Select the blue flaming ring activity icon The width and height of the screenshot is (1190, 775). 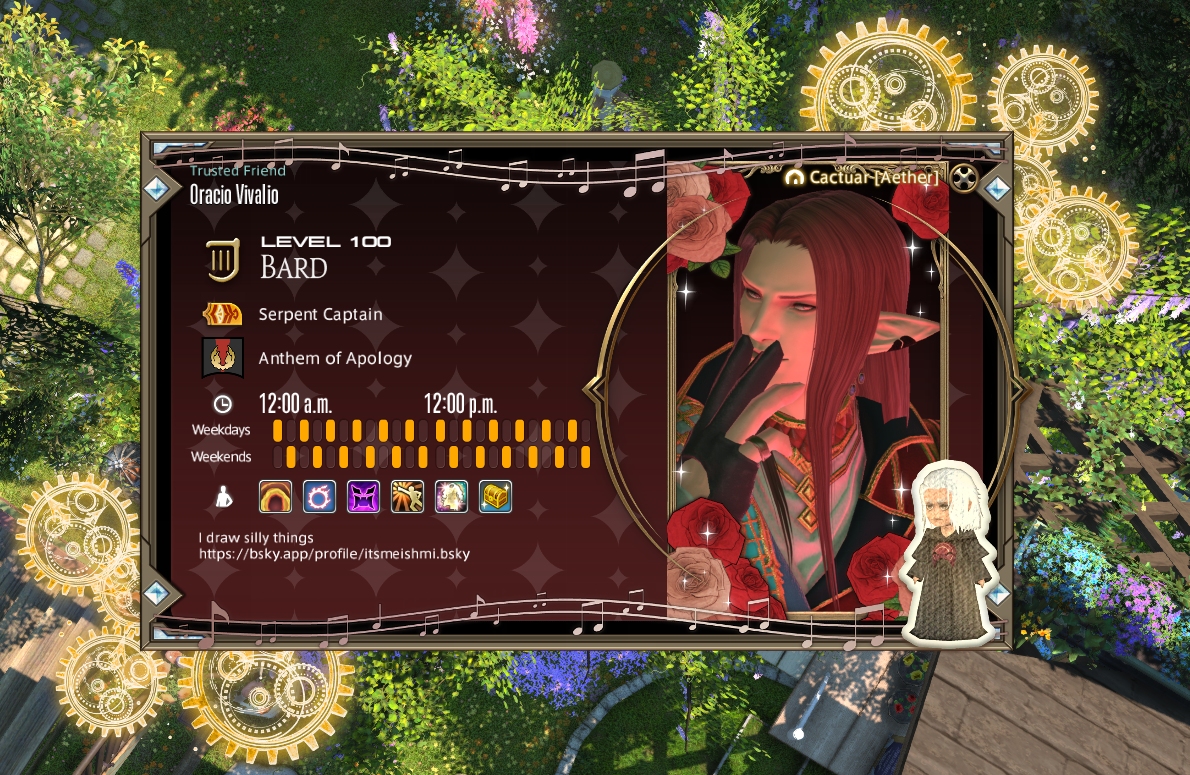319,496
